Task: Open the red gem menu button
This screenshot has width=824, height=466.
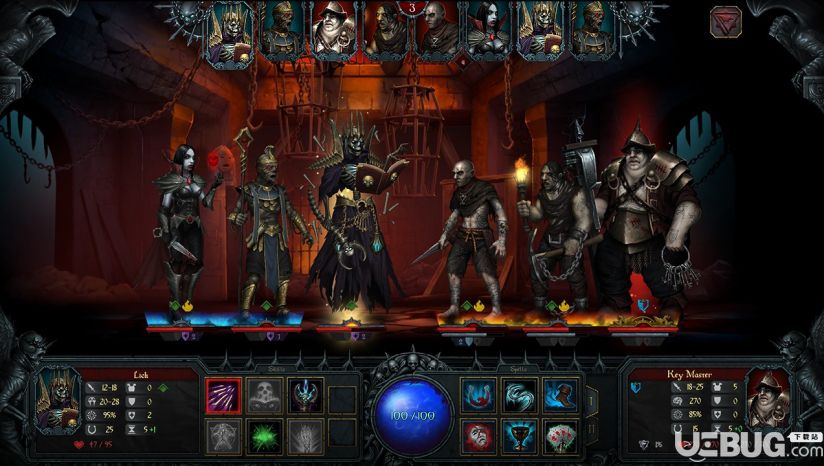Action: coord(726,22)
